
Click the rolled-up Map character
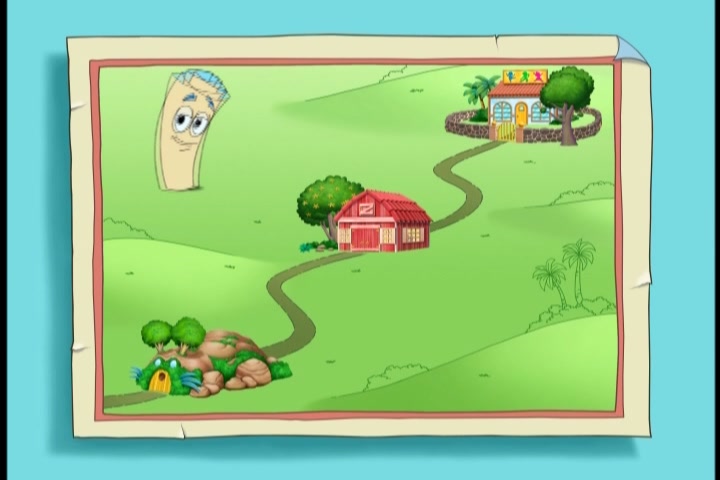pyautogui.click(x=191, y=128)
